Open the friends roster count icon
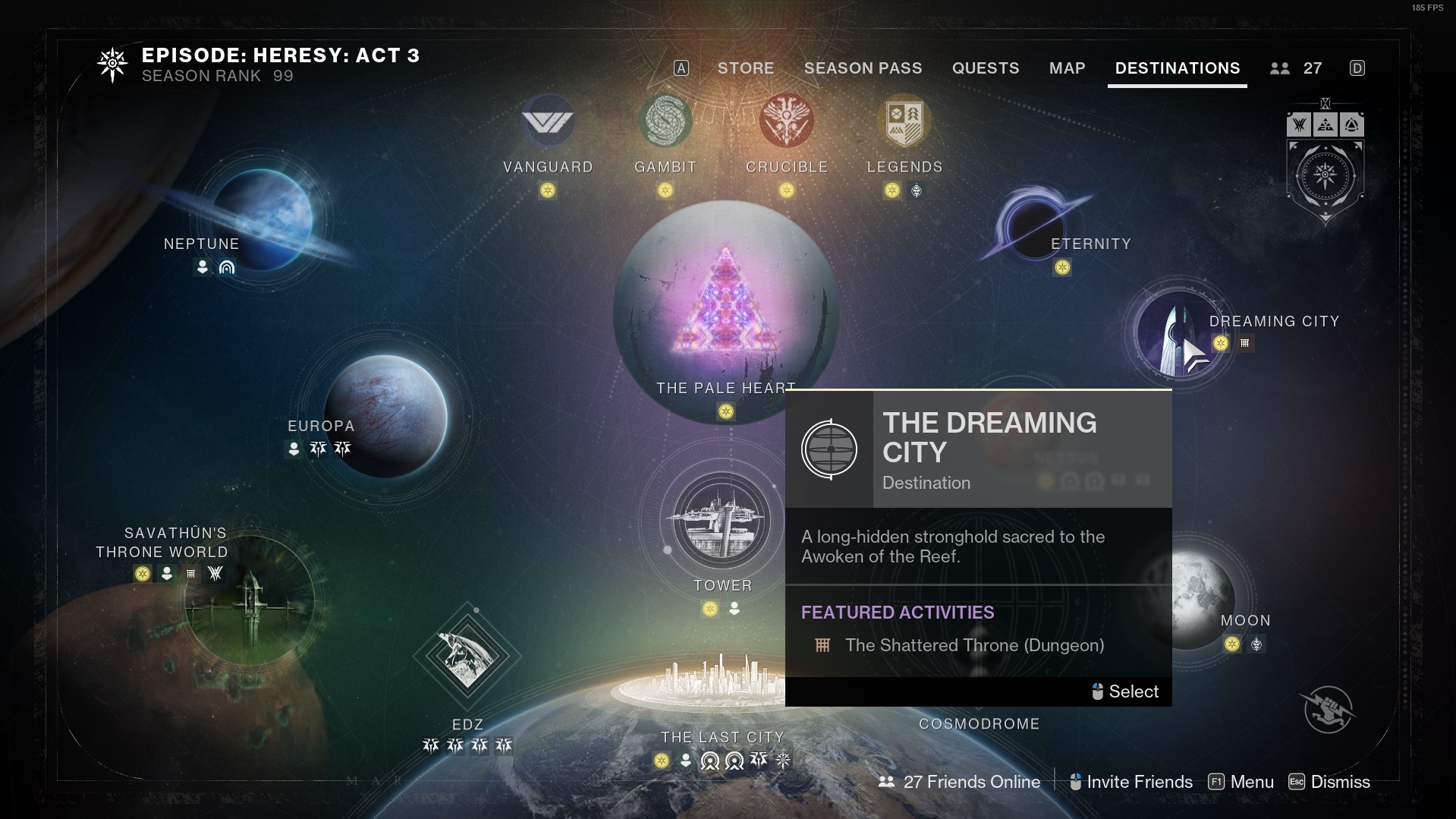Viewport: 1456px width, 819px height. pos(1296,68)
